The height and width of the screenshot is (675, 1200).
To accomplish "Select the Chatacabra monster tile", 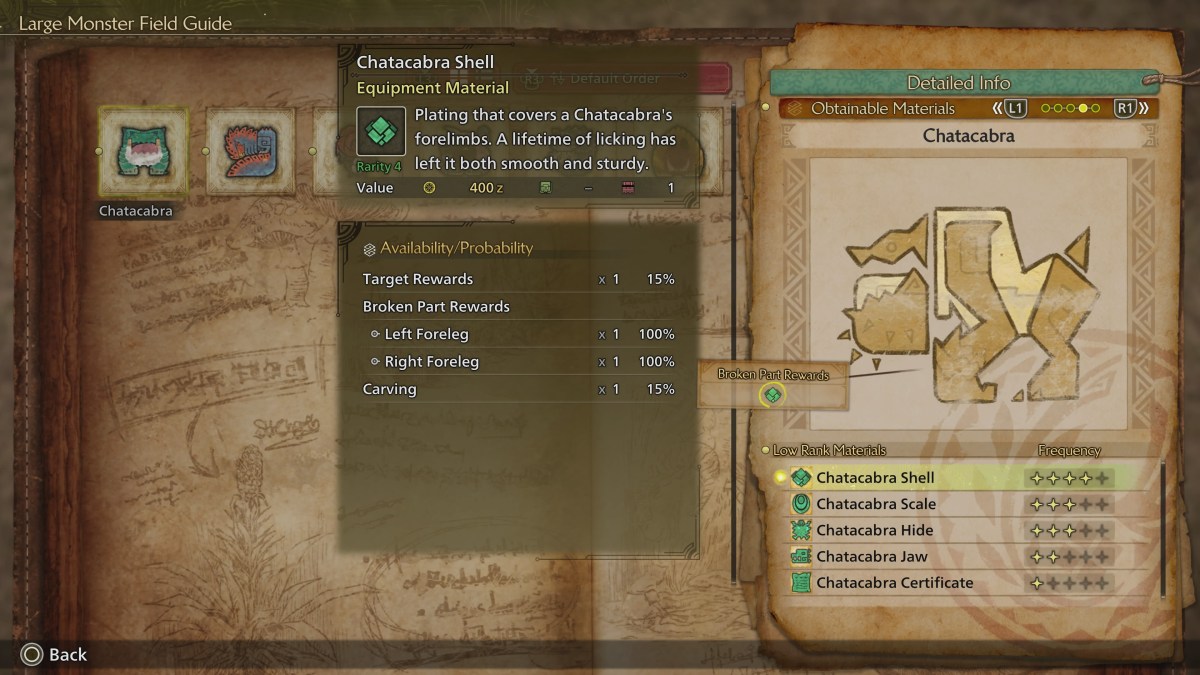I will click(x=143, y=151).
